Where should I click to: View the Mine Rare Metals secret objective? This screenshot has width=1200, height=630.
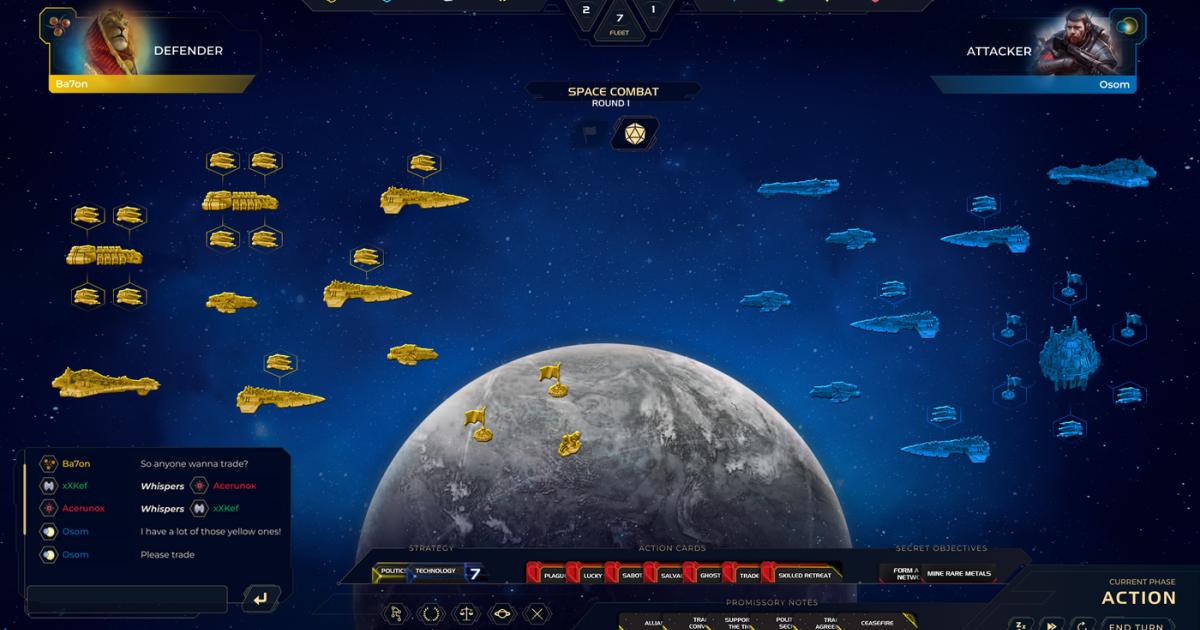tap(959, 574)
